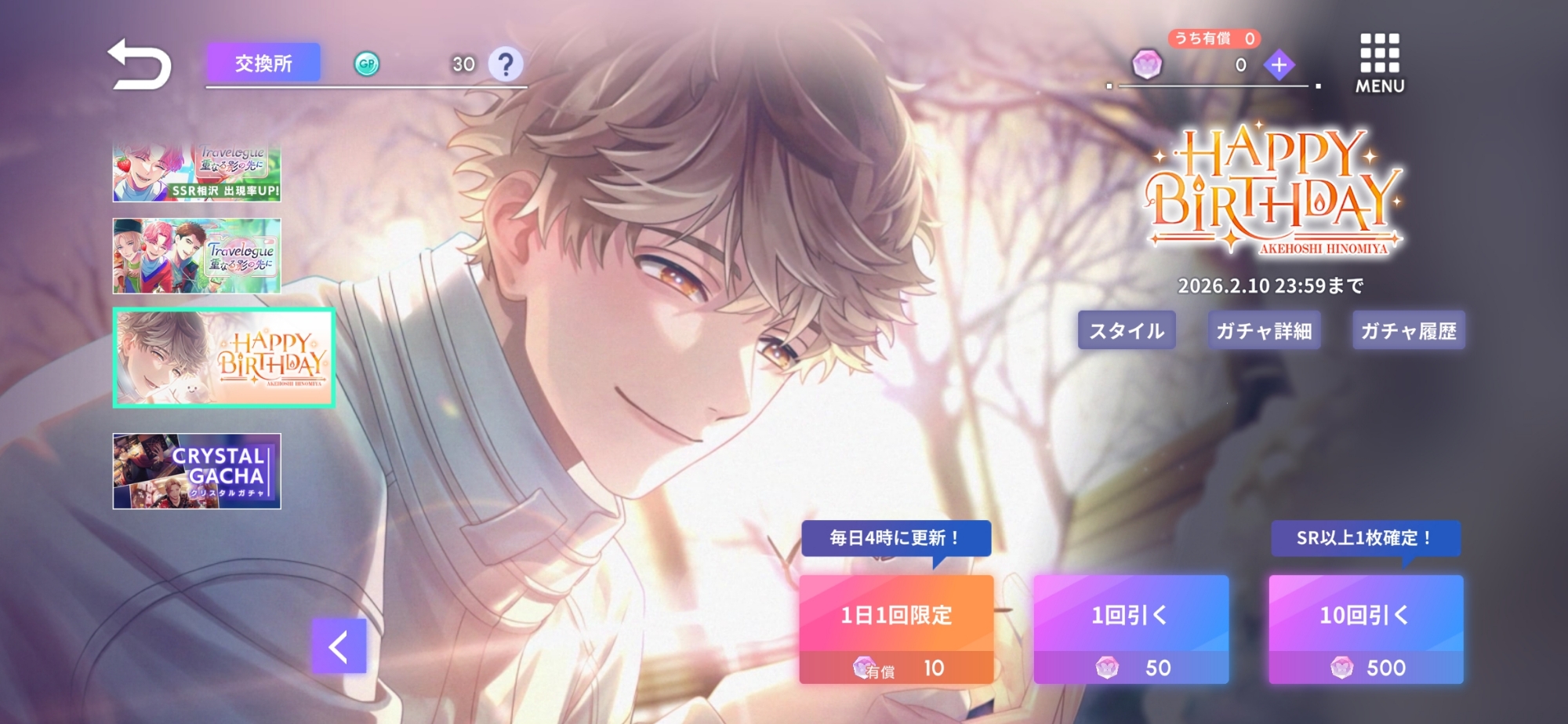Pull the 1日1回限定 daily gacha
The width and height of the screenshot is (1568, 724).
(896, 629)
